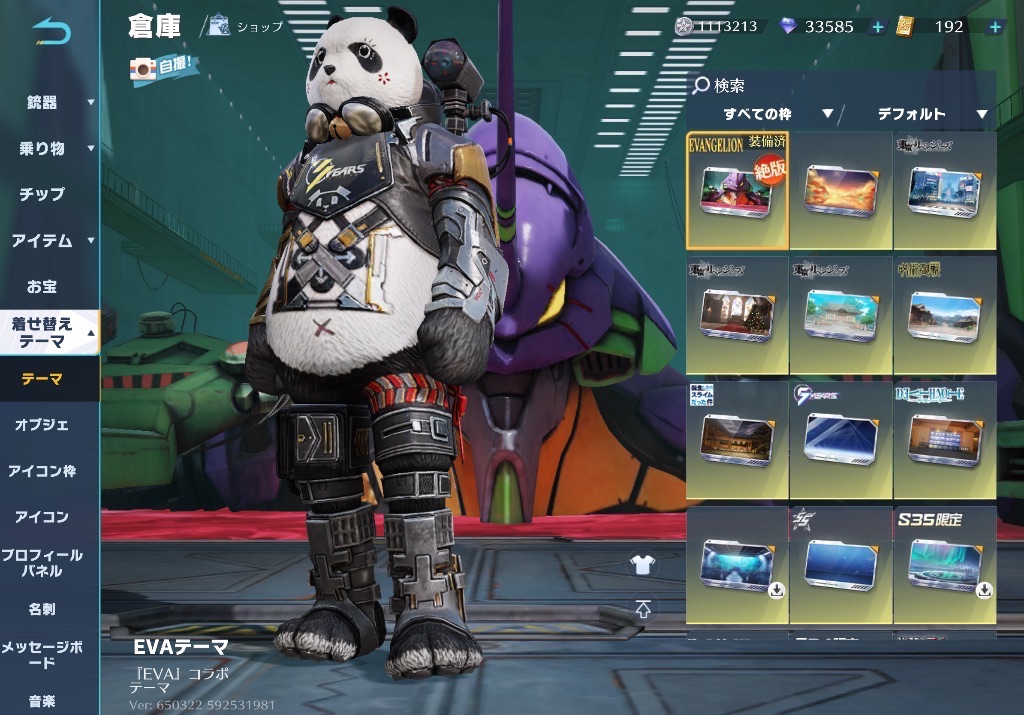
Task: Toggle the outfit shirt icon button
Action: coord(643,564)
